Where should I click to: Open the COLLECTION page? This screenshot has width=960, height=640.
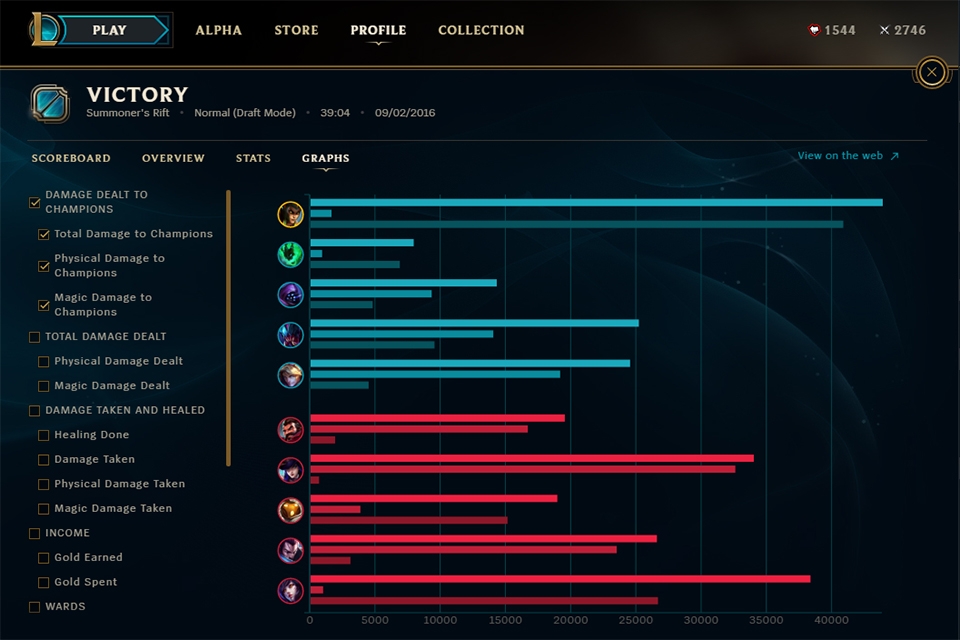pos(481,30)
